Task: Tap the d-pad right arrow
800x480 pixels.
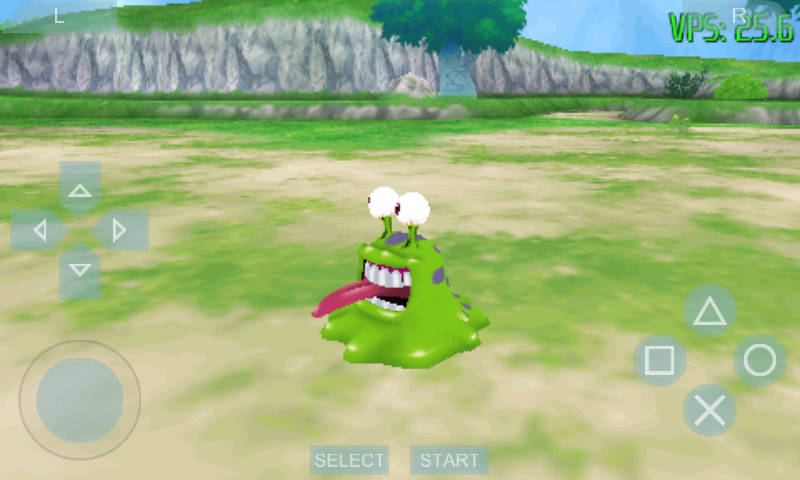Action: tap(121, 231)
